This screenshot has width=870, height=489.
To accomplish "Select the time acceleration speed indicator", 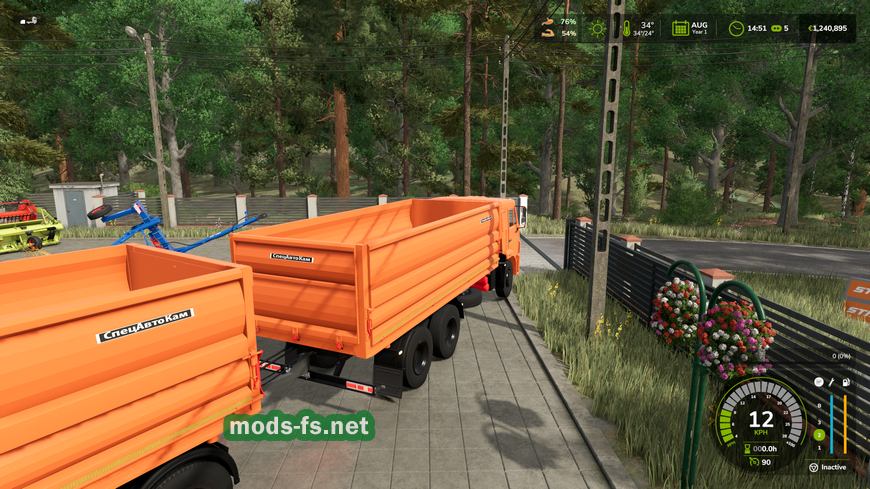I will 776,28.
